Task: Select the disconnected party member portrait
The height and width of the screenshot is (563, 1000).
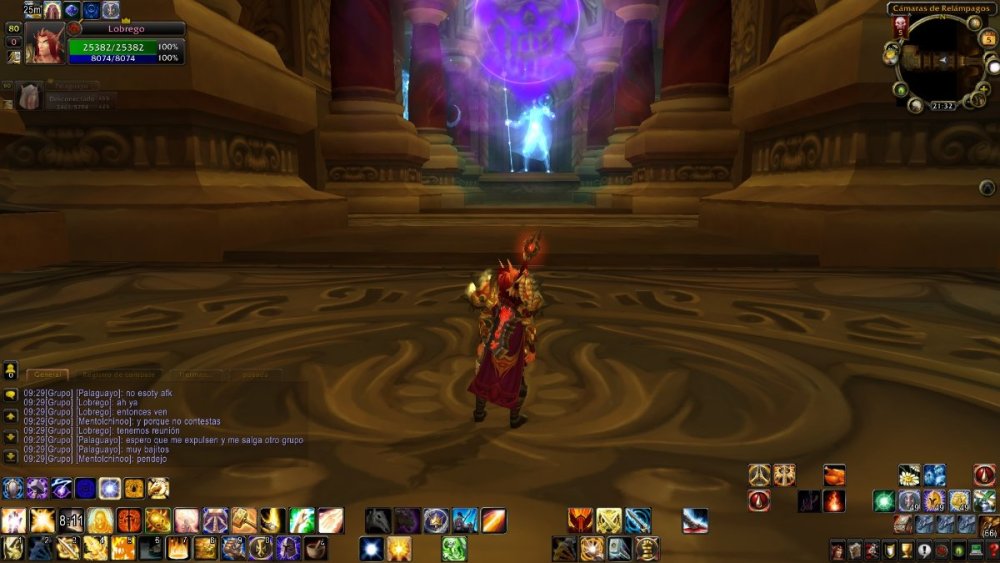Action: 29,96
